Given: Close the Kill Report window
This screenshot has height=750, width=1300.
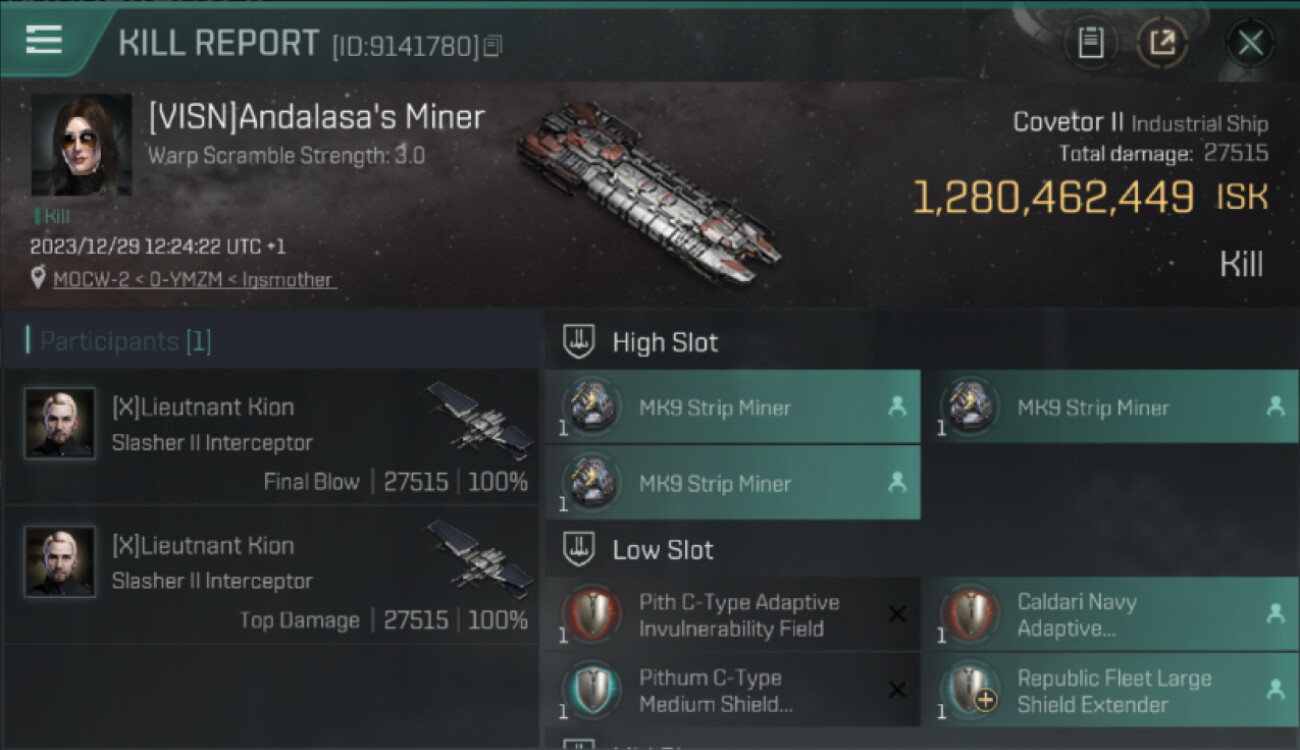Looking at the screenshot, I should pos(1250,42).
